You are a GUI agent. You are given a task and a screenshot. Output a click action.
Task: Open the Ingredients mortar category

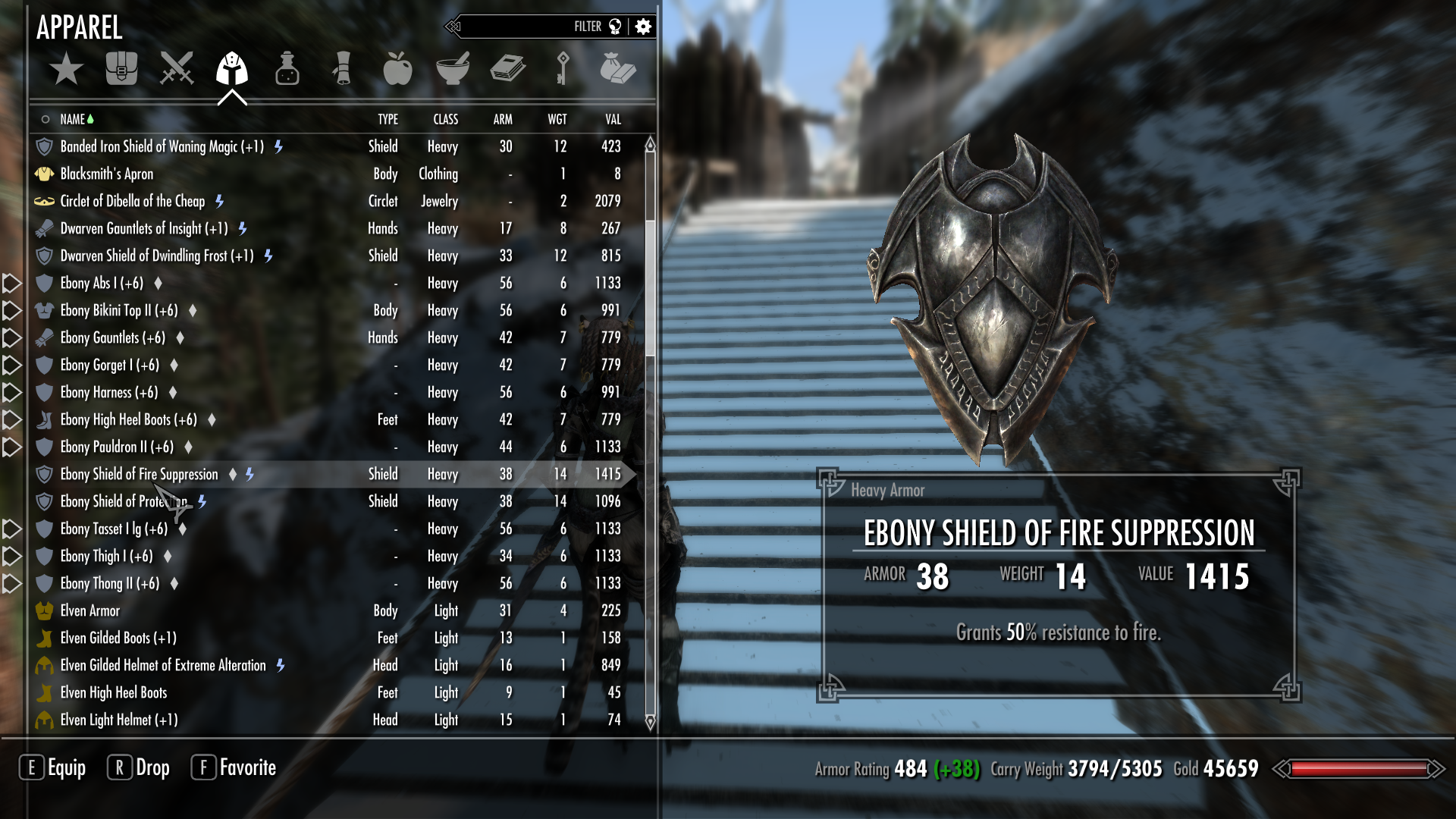[453, 69]
